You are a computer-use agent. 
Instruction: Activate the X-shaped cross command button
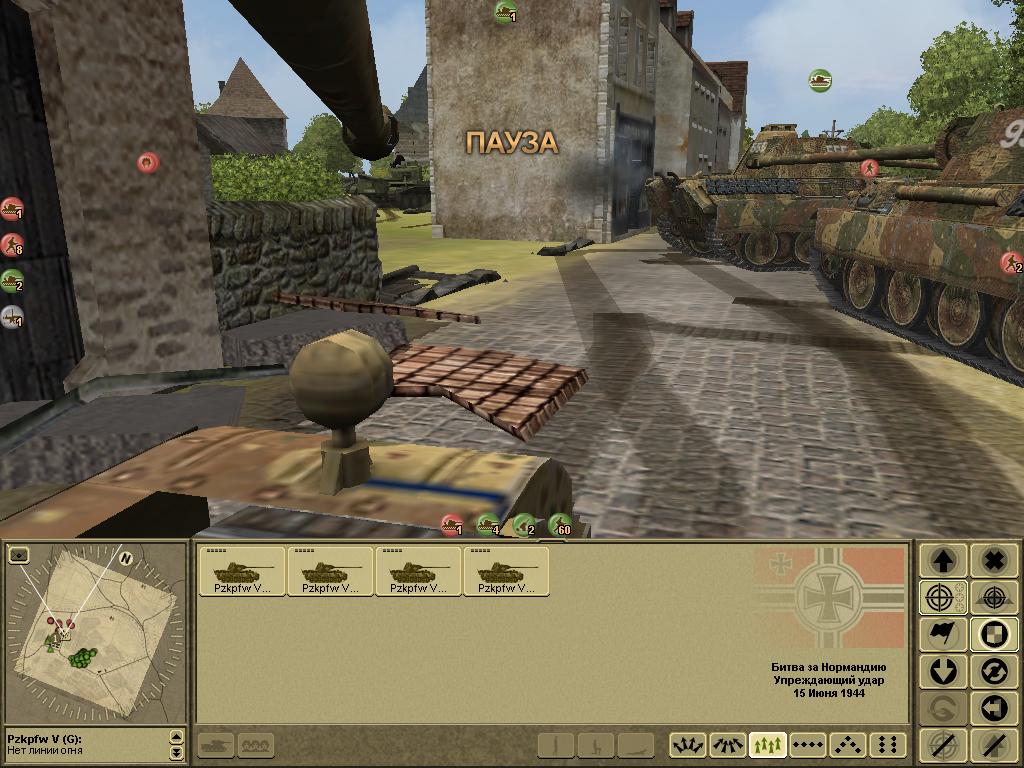[993, 560]
